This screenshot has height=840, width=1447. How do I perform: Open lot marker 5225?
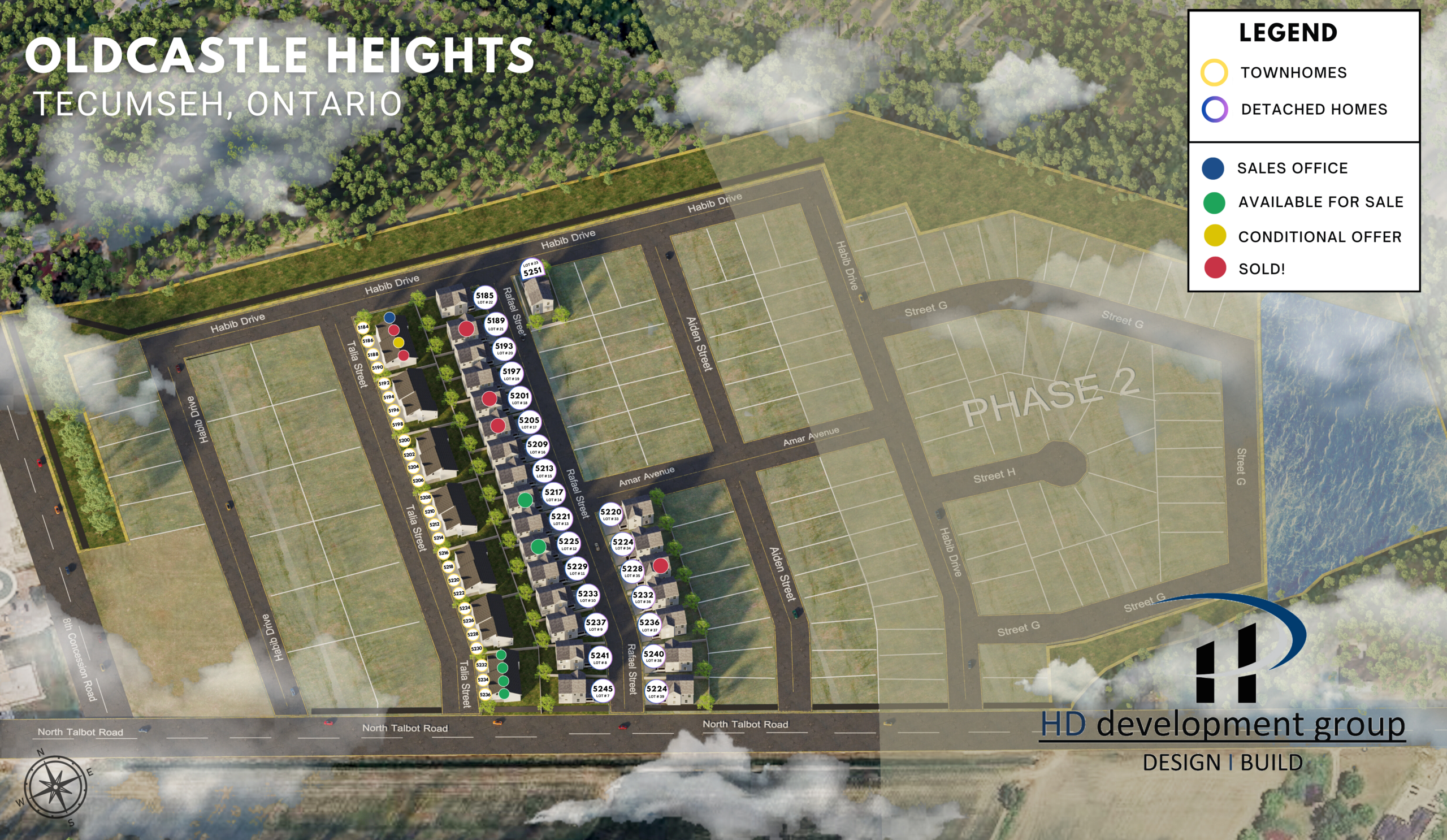(569, 543)
